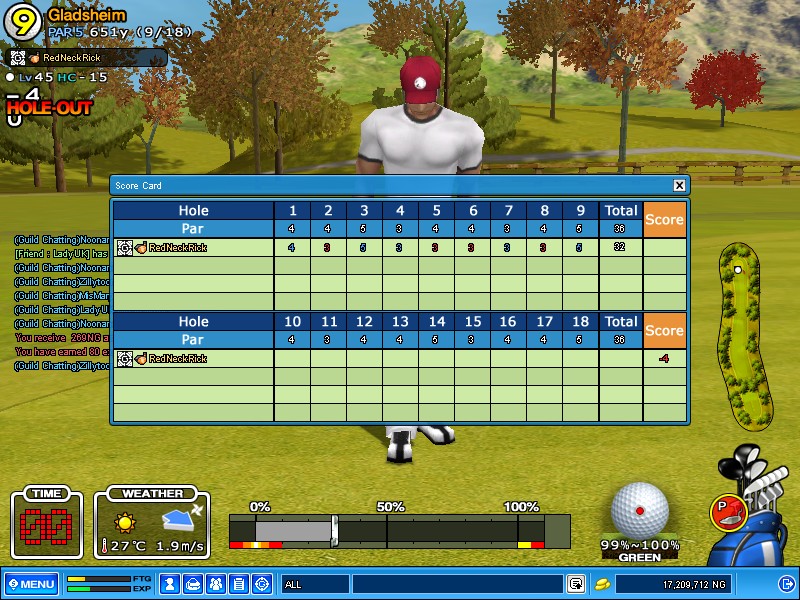Click the gold coins currency icon
The width and height of the screenshot is (800, 600).
pyautogui.click(x=602, y=584)
